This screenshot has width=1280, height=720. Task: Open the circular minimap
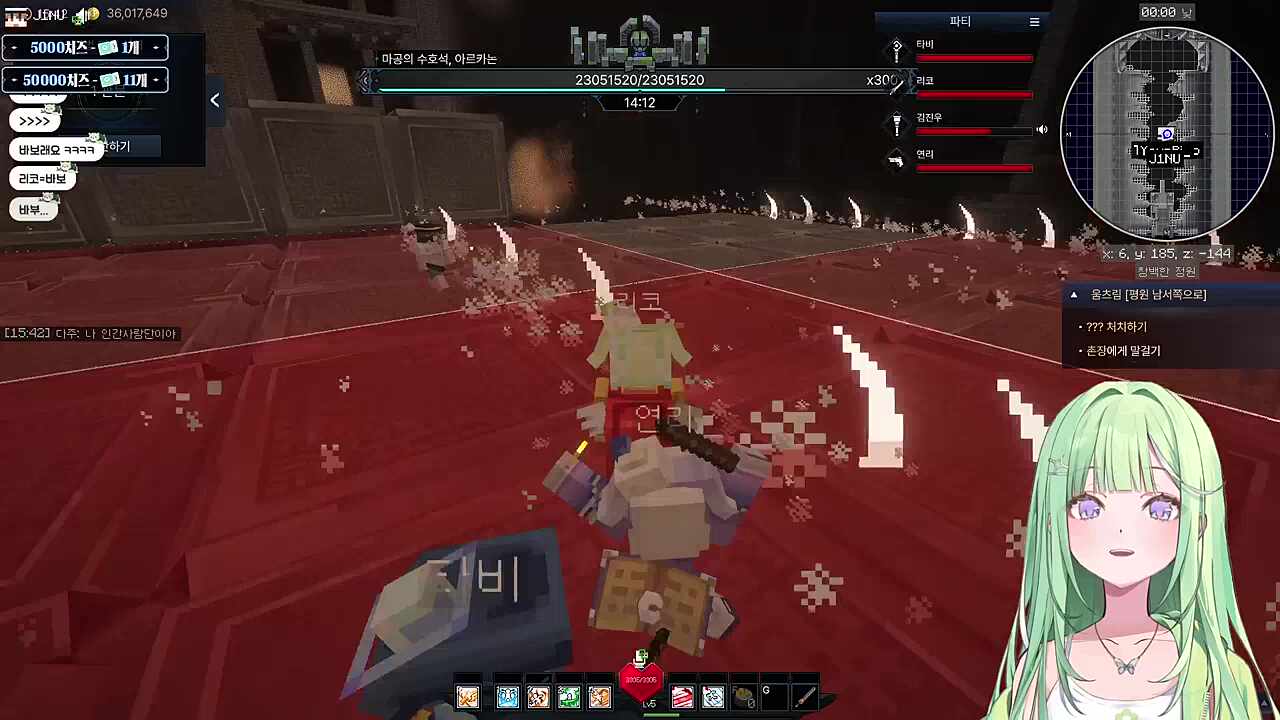[x=1166, y=135]
